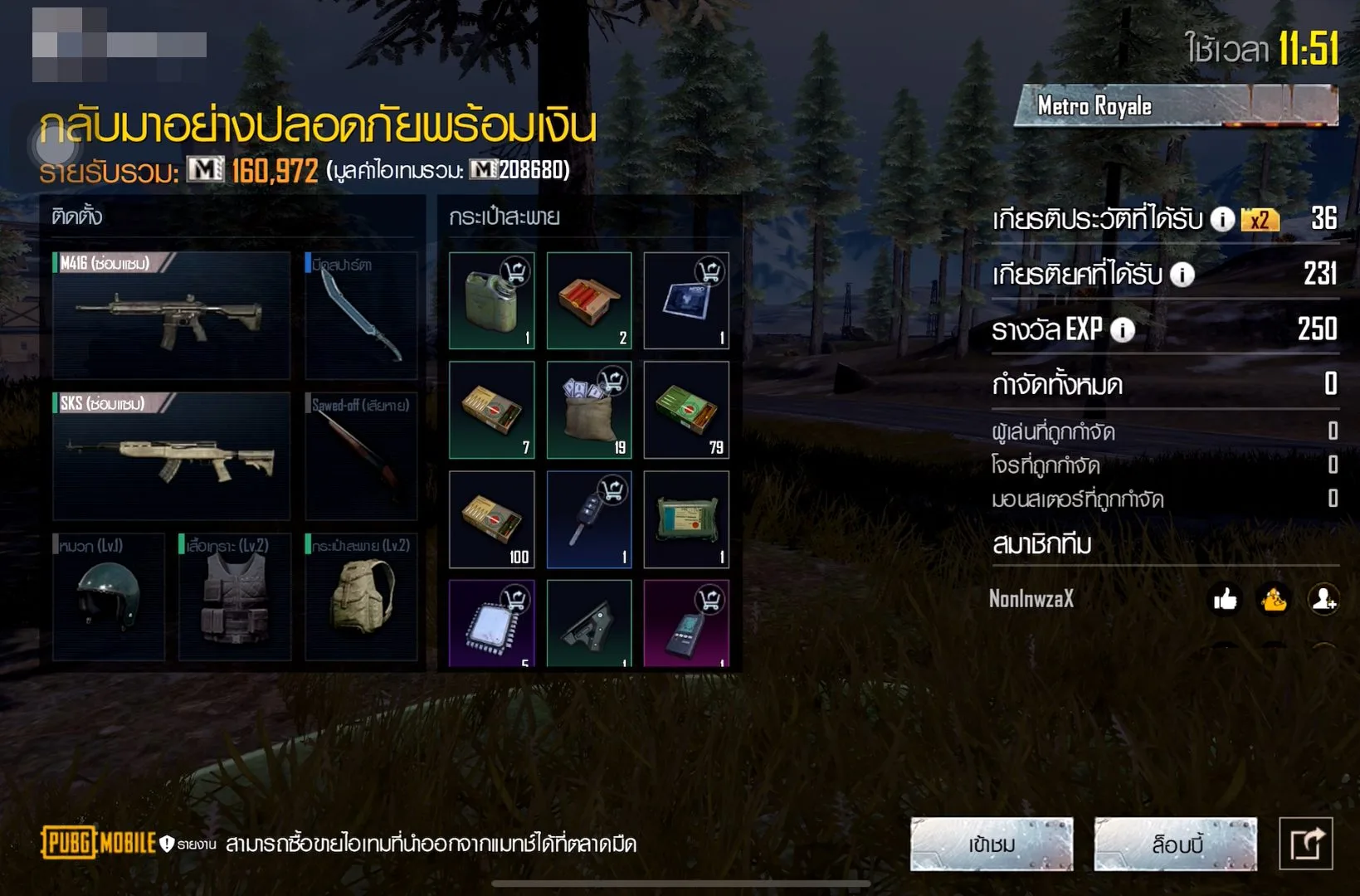
Task: Give NonInwzaX a thumbs up
Action: pos(1225,599)
